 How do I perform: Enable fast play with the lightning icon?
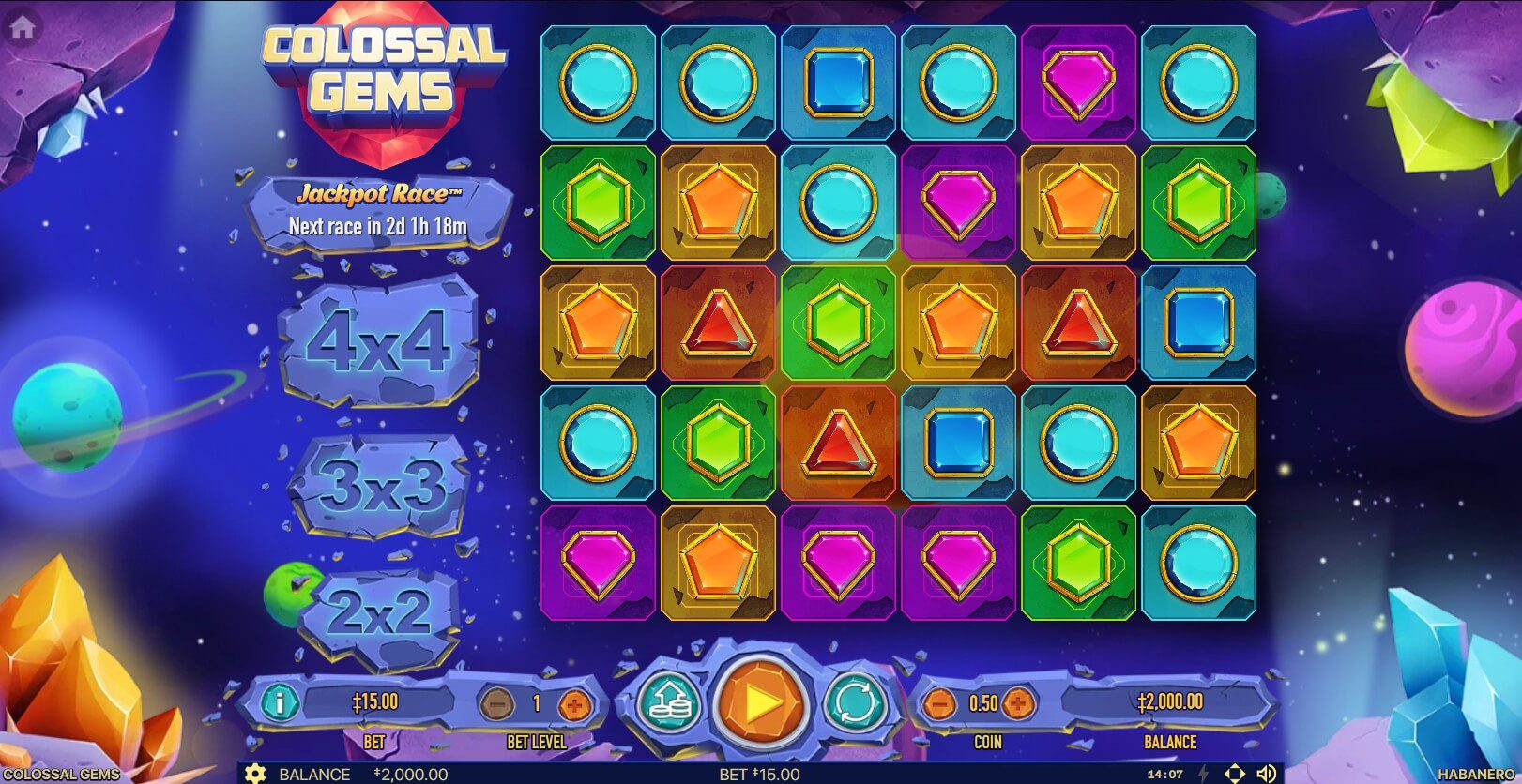(1202, 774)
